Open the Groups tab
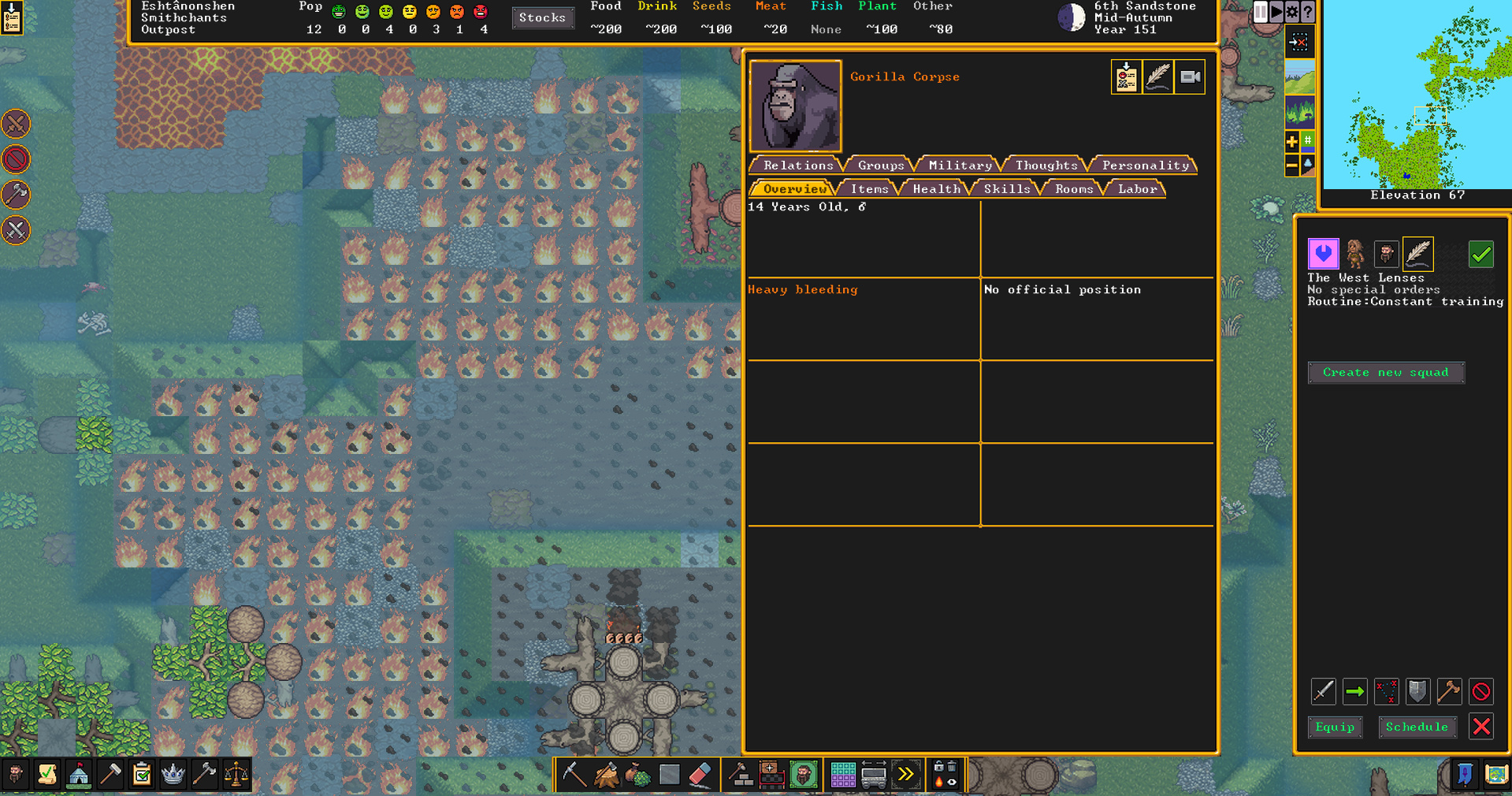 click(x=880, y=166)
